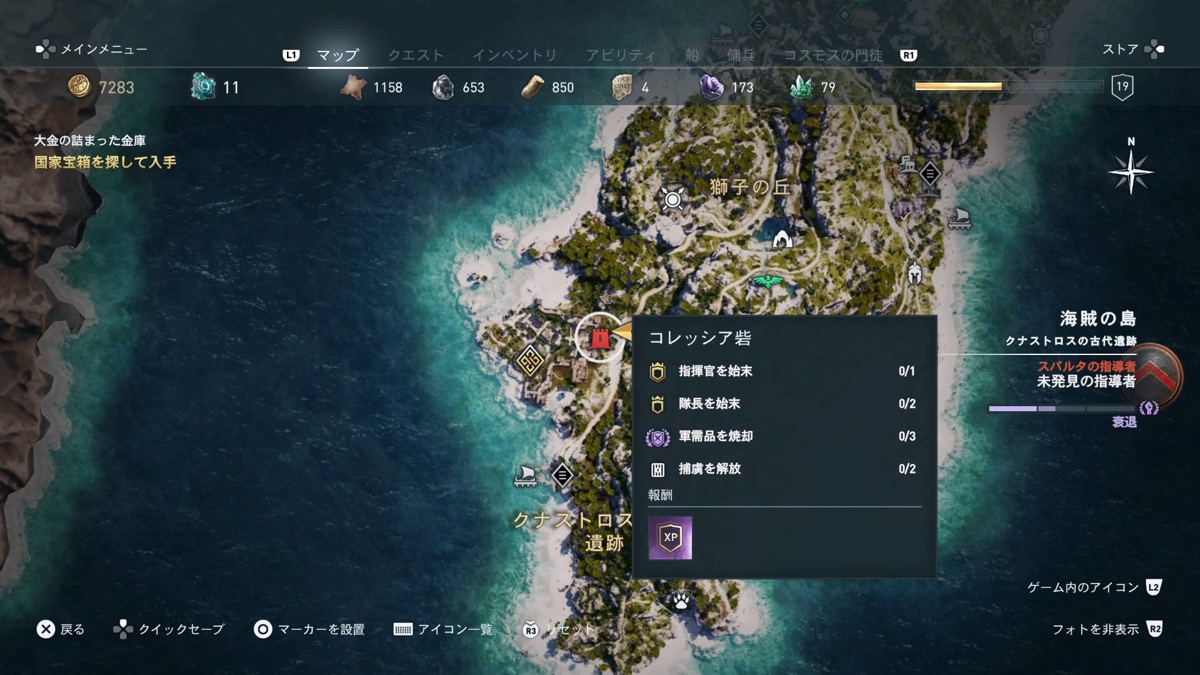Image resolution: width=1200 pixels, height=675 pixels.
Task: Click the XP reward icon
Action: (x=670, y=538)
